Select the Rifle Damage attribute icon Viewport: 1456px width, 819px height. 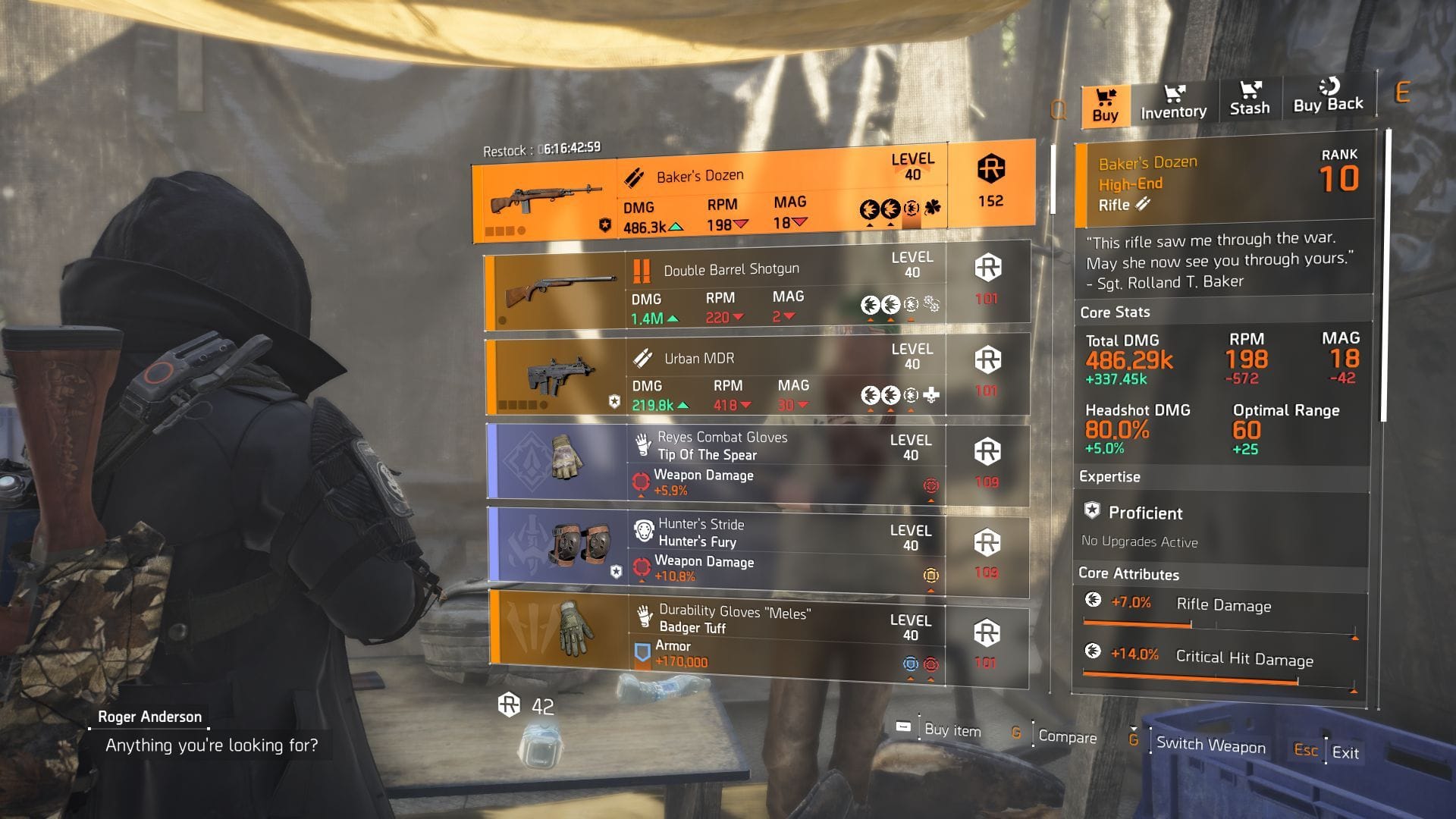click(x=1092, y=600)
